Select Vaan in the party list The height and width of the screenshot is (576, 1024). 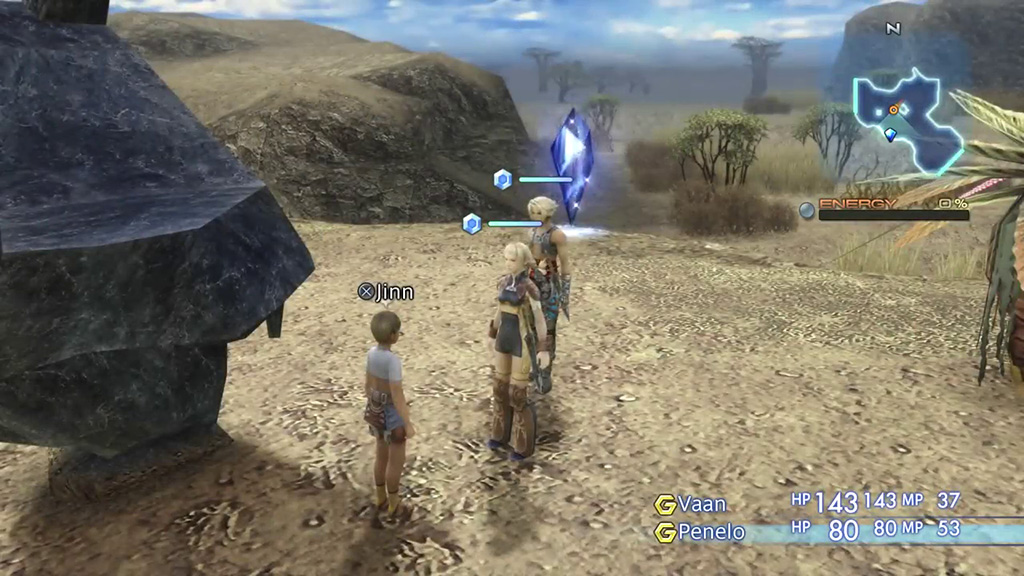(701, 503)
